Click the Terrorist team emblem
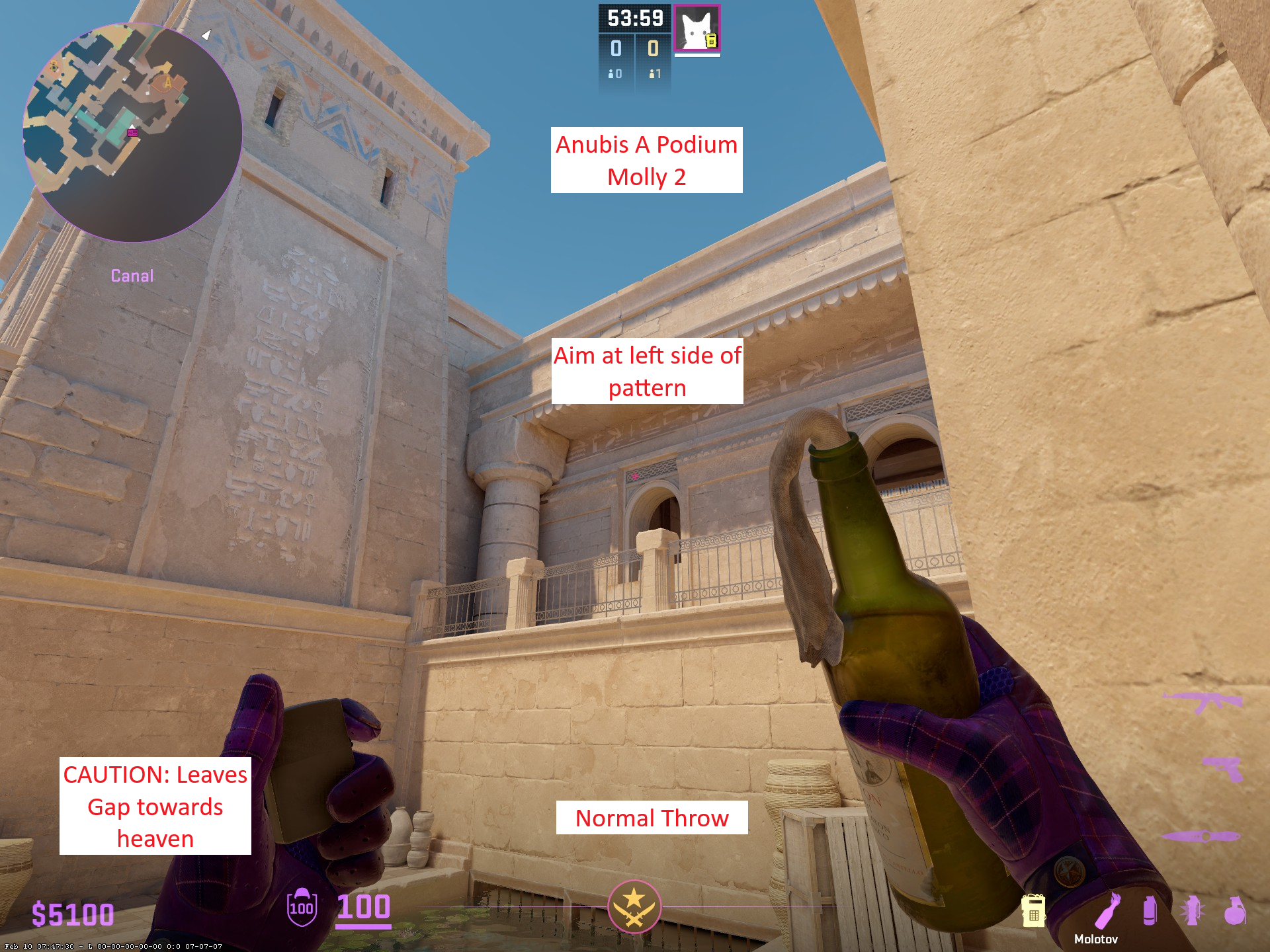The height and width of the screenshot is (952, 1270). 634,906
